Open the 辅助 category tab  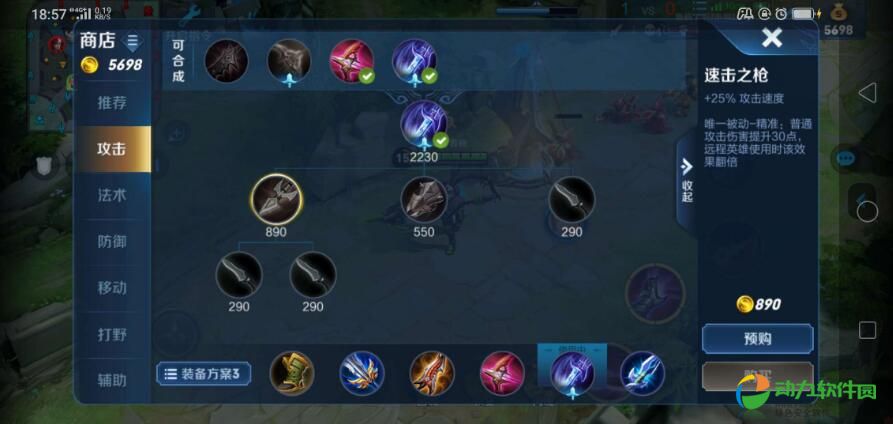coord(112,380)
